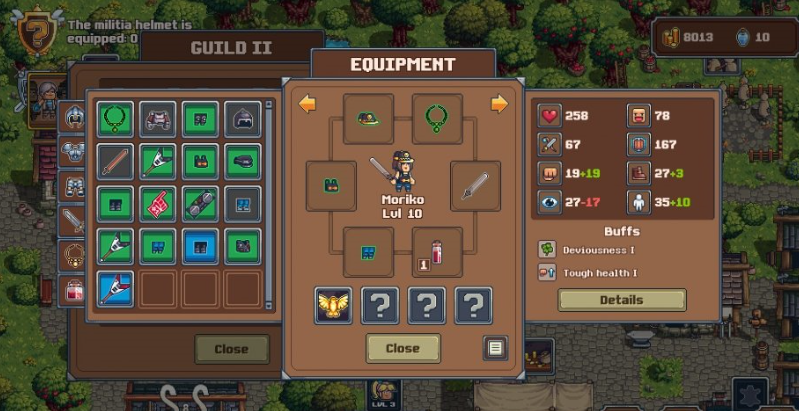
Task: Pick the blue-background guitar item
Action: tap(115, 289)
